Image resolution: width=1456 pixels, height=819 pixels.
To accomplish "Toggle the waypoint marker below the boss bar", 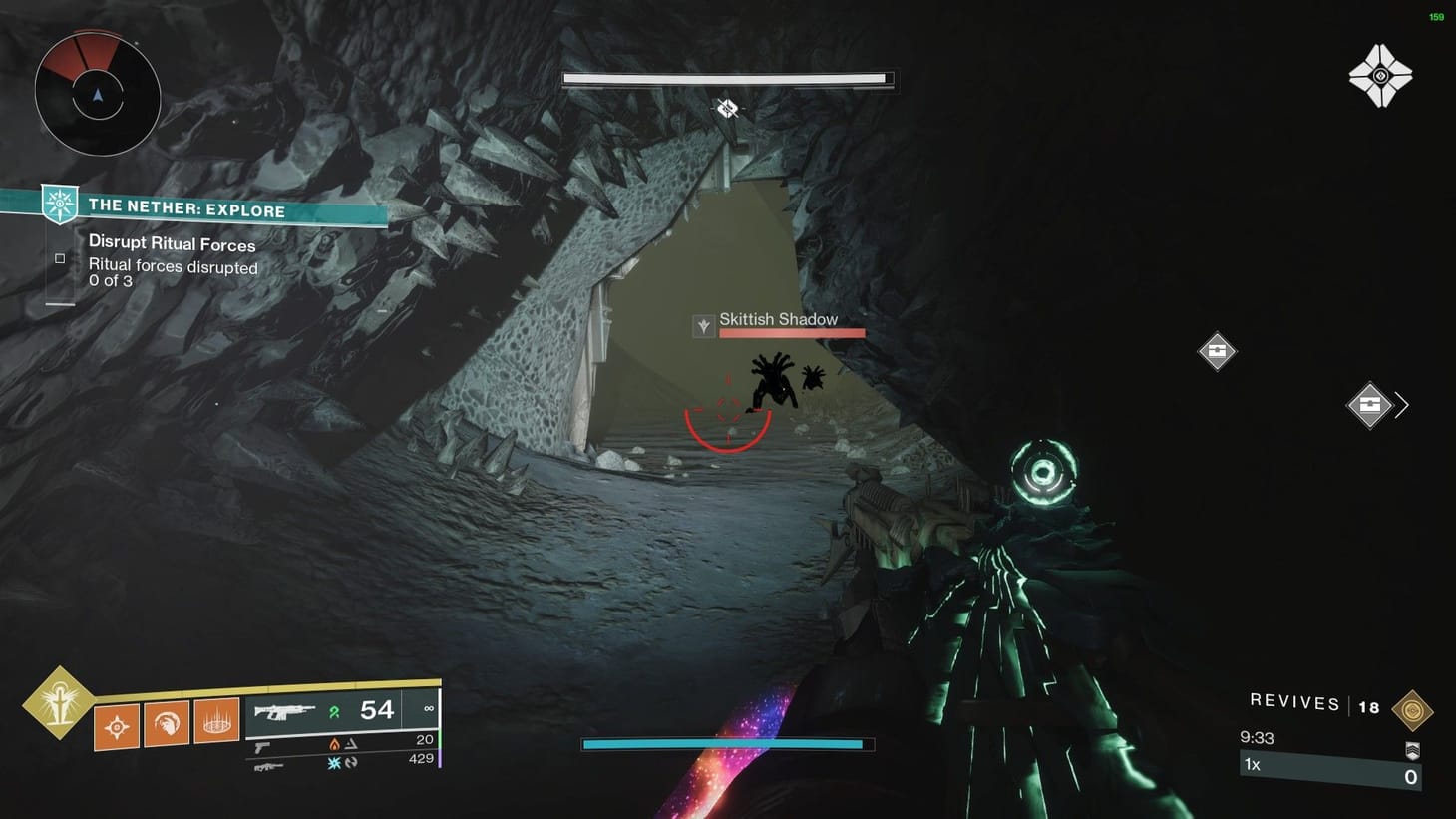I will point(726,107).
